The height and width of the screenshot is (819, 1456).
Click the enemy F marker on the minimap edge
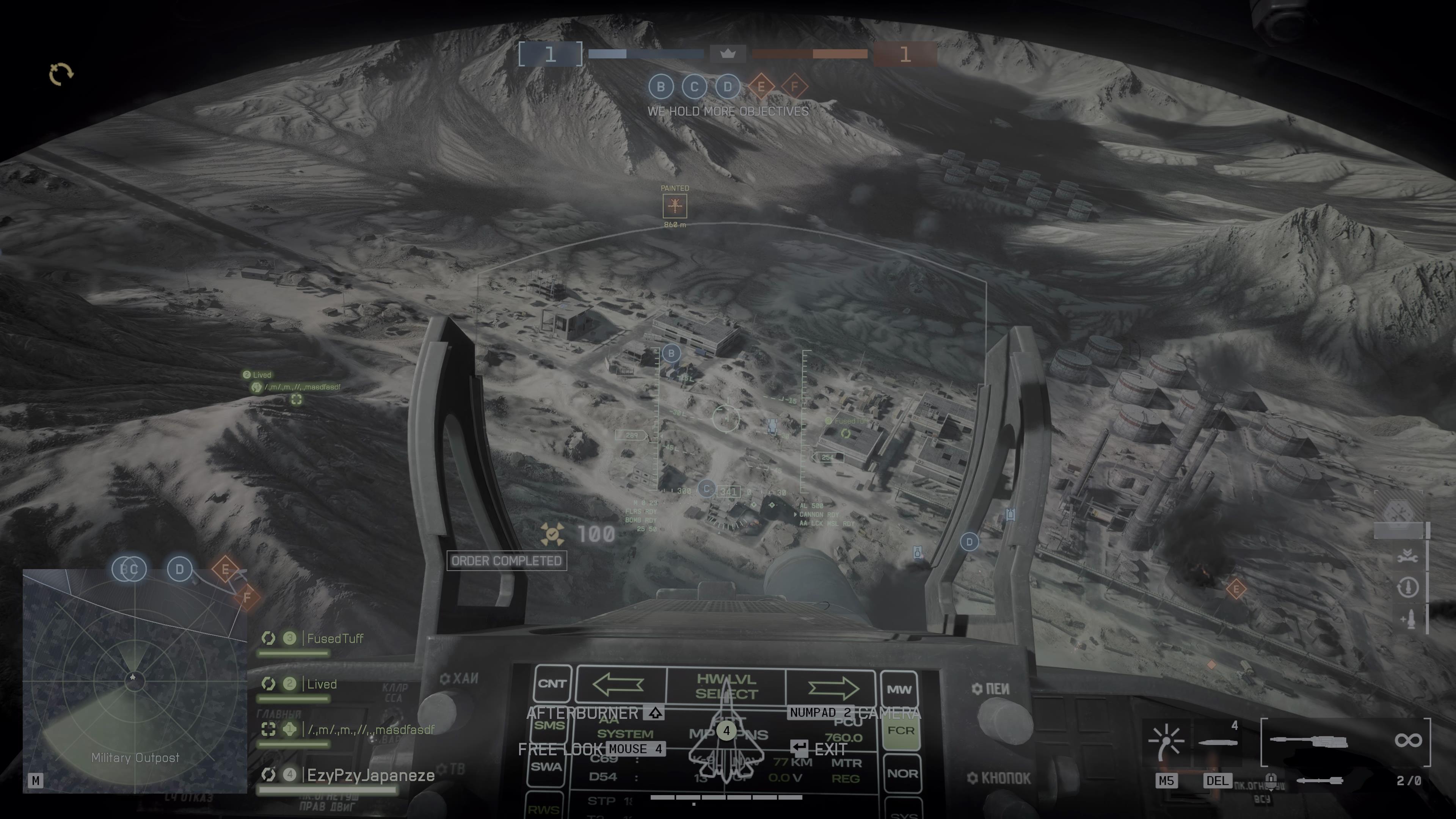(247, 597)
